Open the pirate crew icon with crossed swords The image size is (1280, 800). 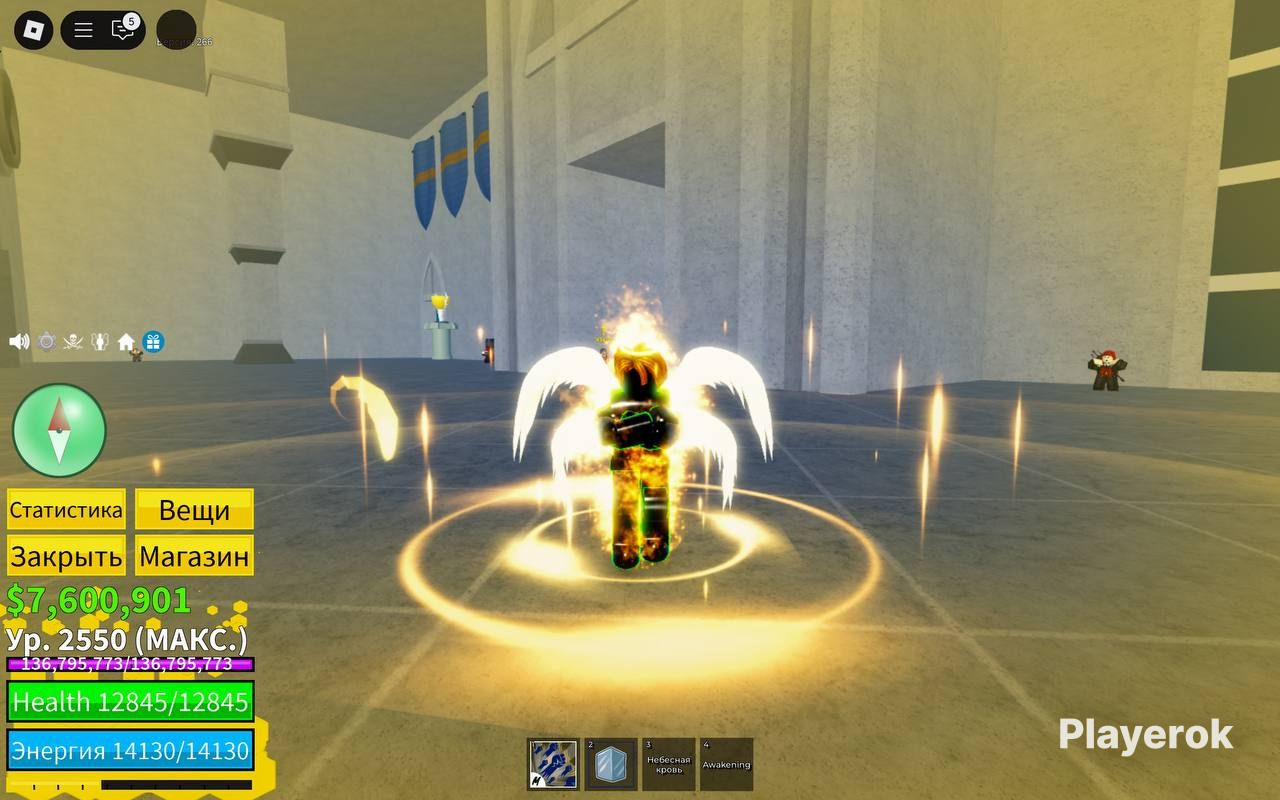73,342
